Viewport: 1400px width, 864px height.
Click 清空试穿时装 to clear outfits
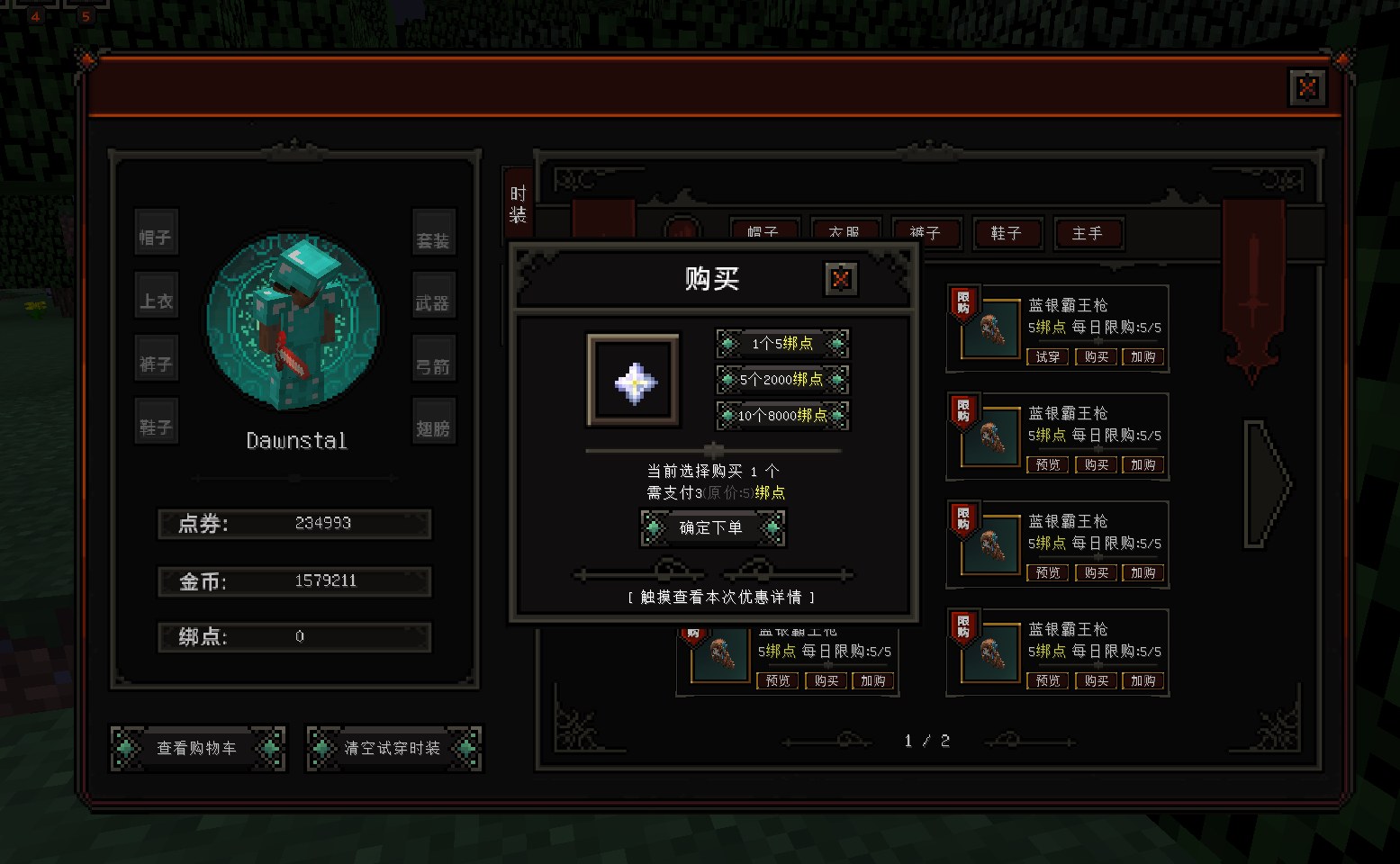pos(393,749)
